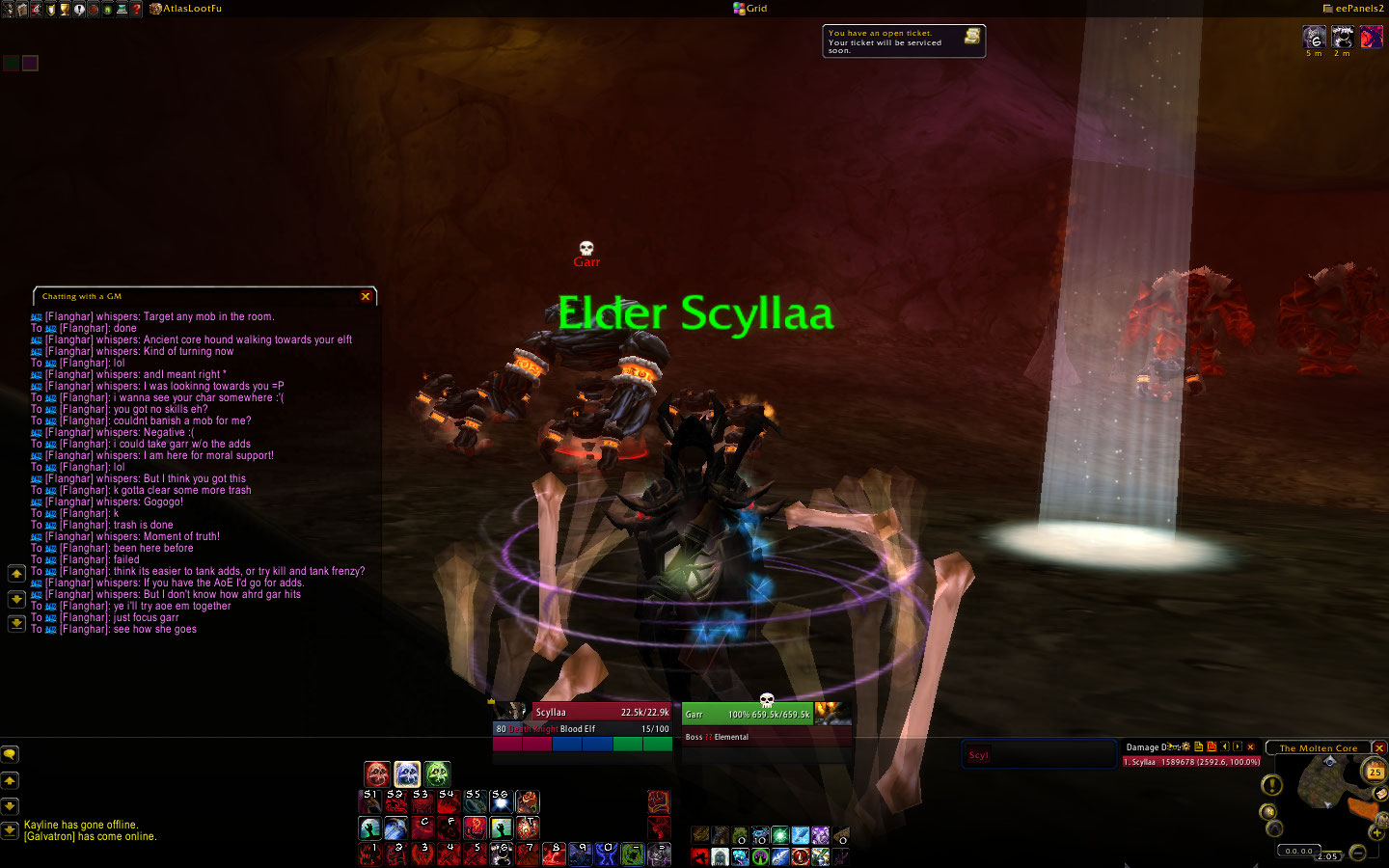Viewport: 1389px width, 868px height.
Task: Open the calendar showing day 25
Action: point(1375,772)
